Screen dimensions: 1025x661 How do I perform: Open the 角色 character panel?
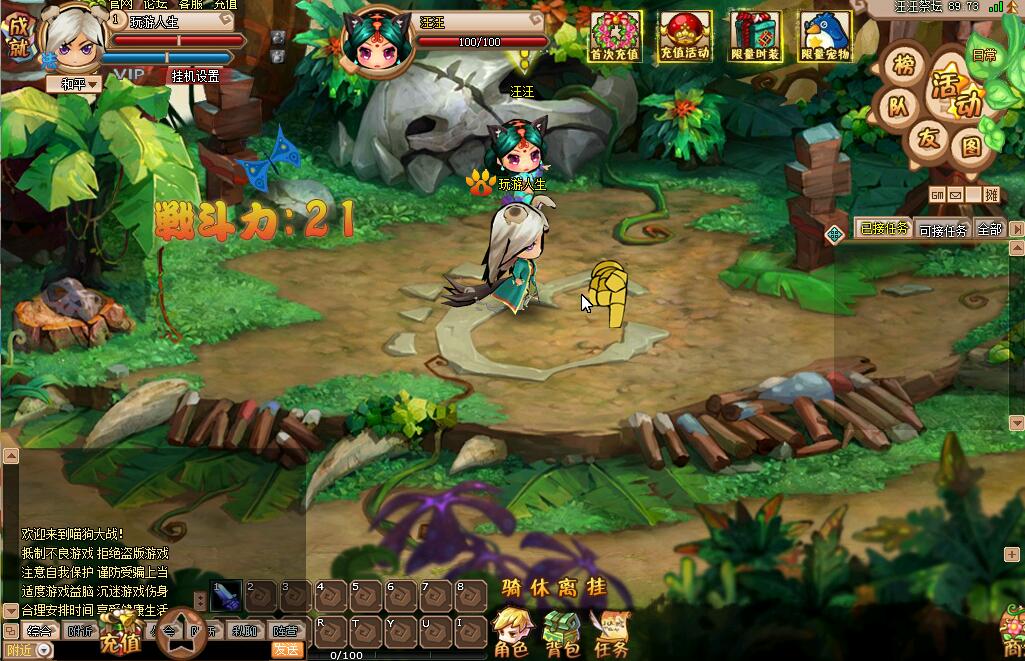(x=511, y=633)
